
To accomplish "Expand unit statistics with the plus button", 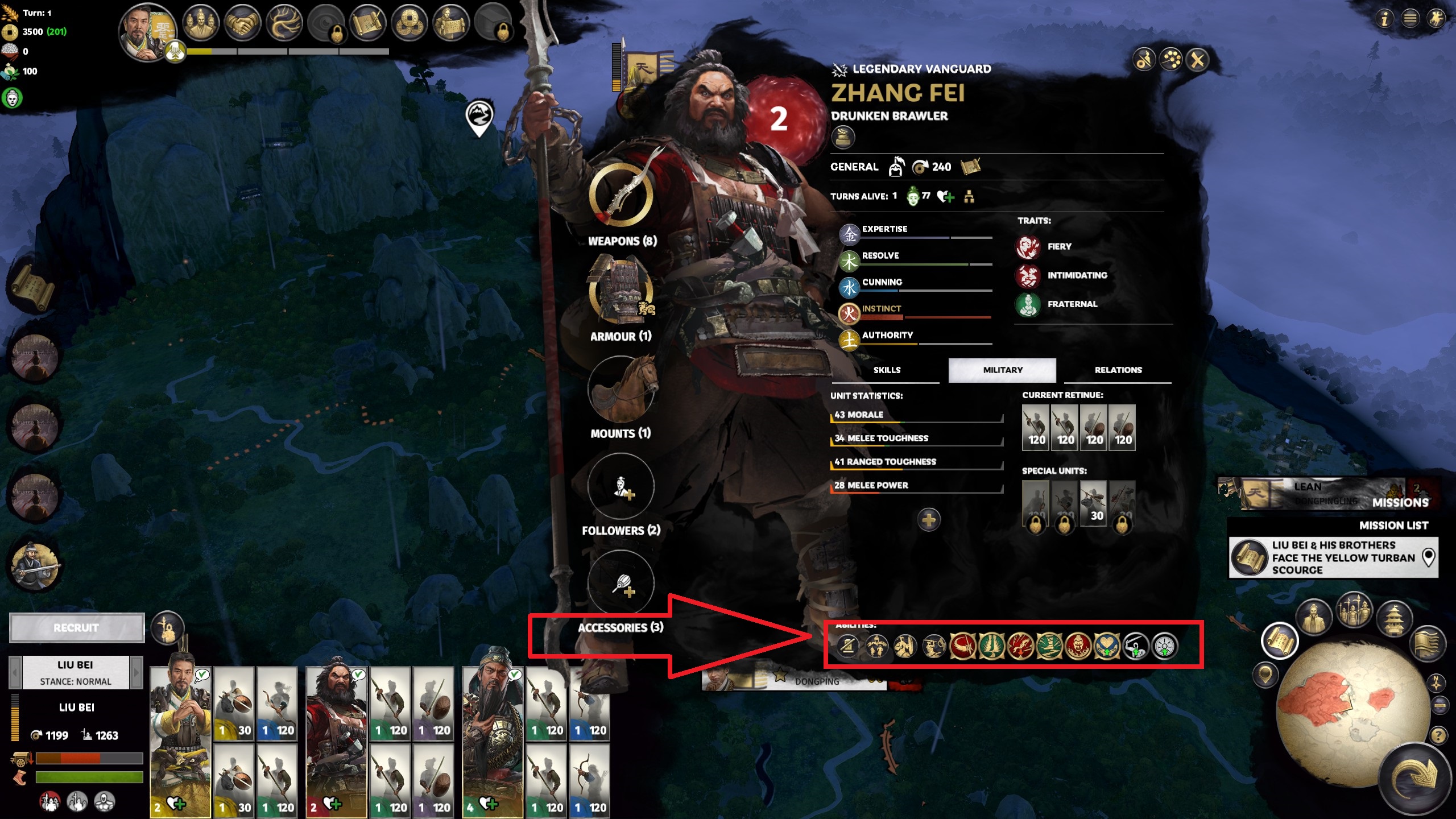I will click(928, 520).
